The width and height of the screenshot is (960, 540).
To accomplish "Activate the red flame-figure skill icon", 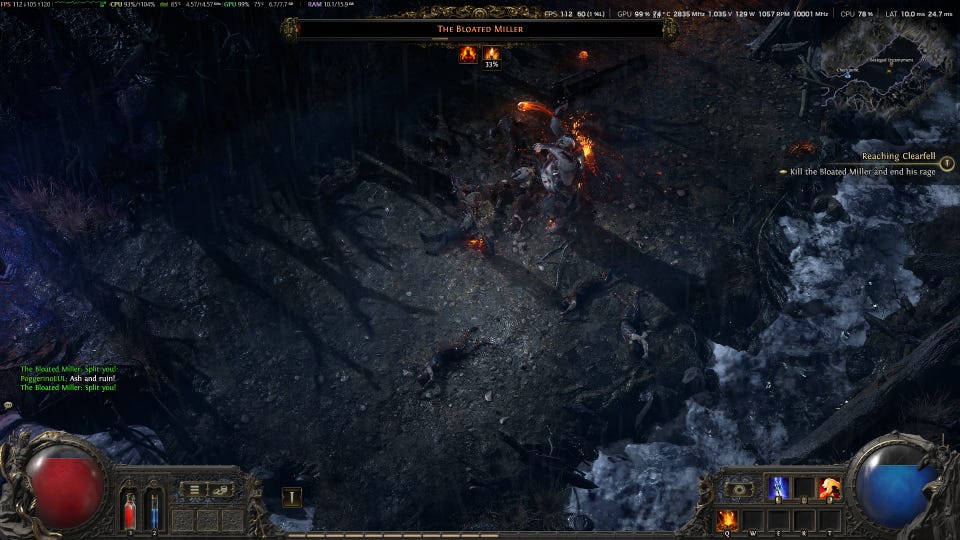I will [x=829, y=489].
